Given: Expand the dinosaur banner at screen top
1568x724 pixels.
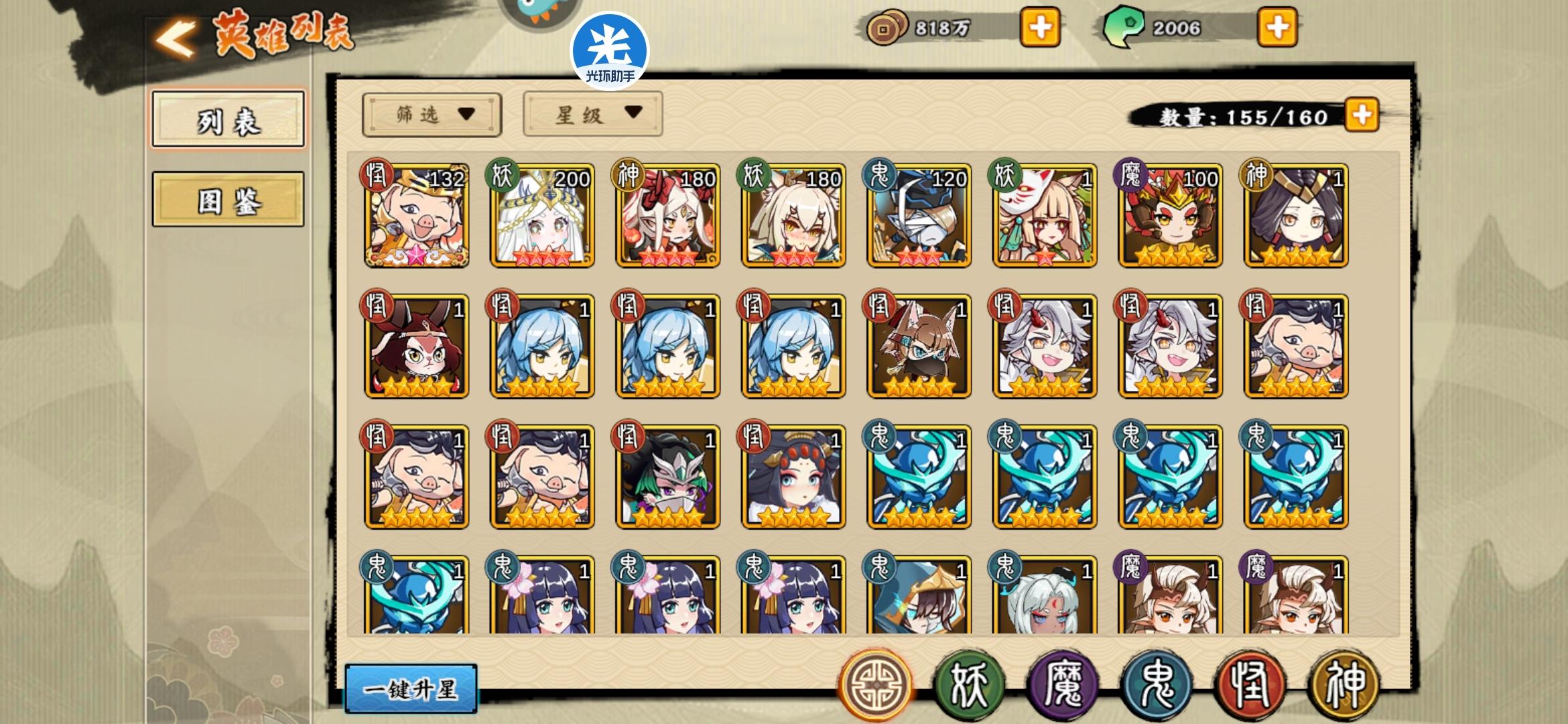Looking at the screenshot, I should pyautogui.click(x=533, y=10).
